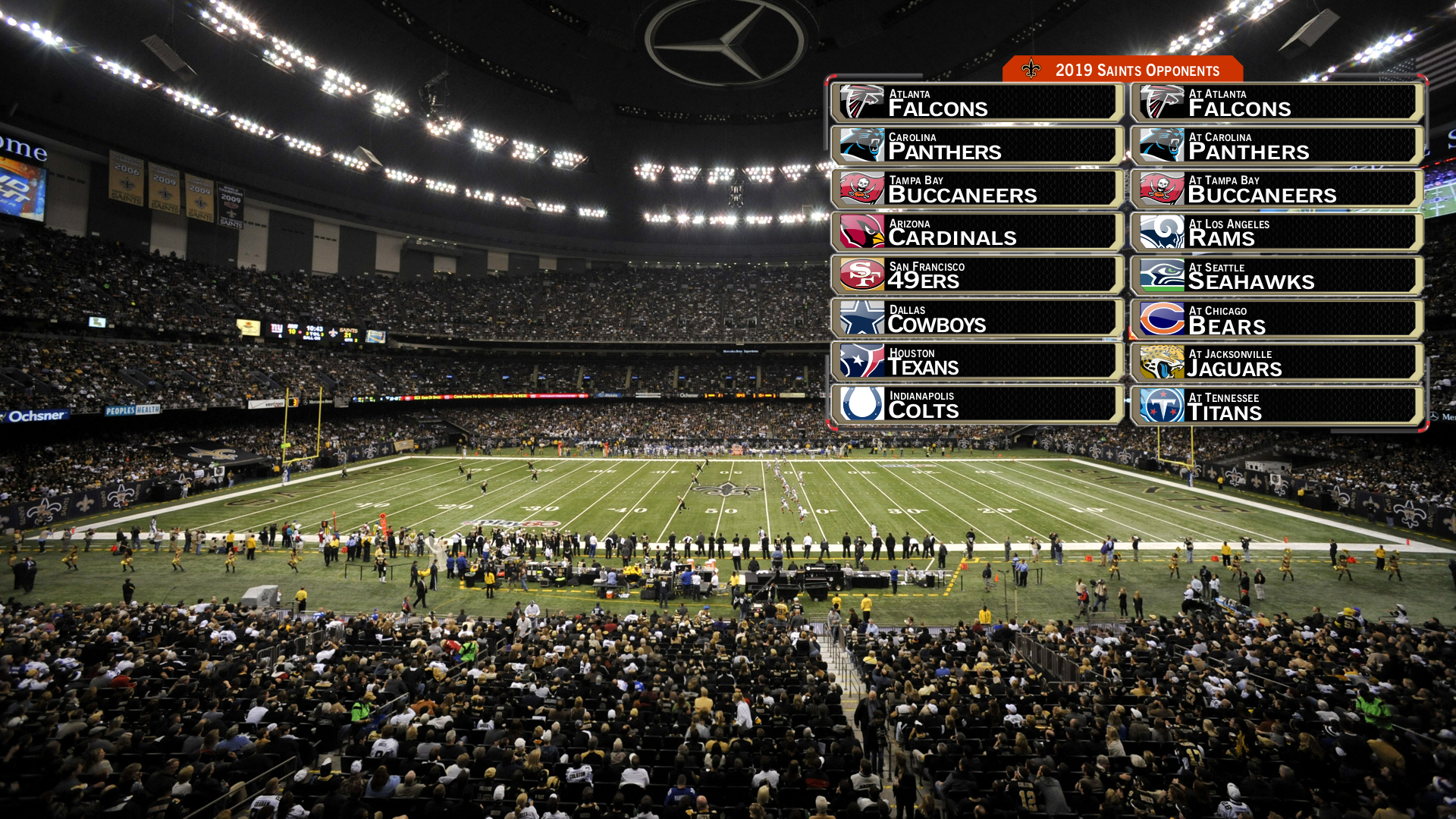Pick the Houston Texans row
The width and height of the screenshot is (1456, 819).
[x=977, y=361]
